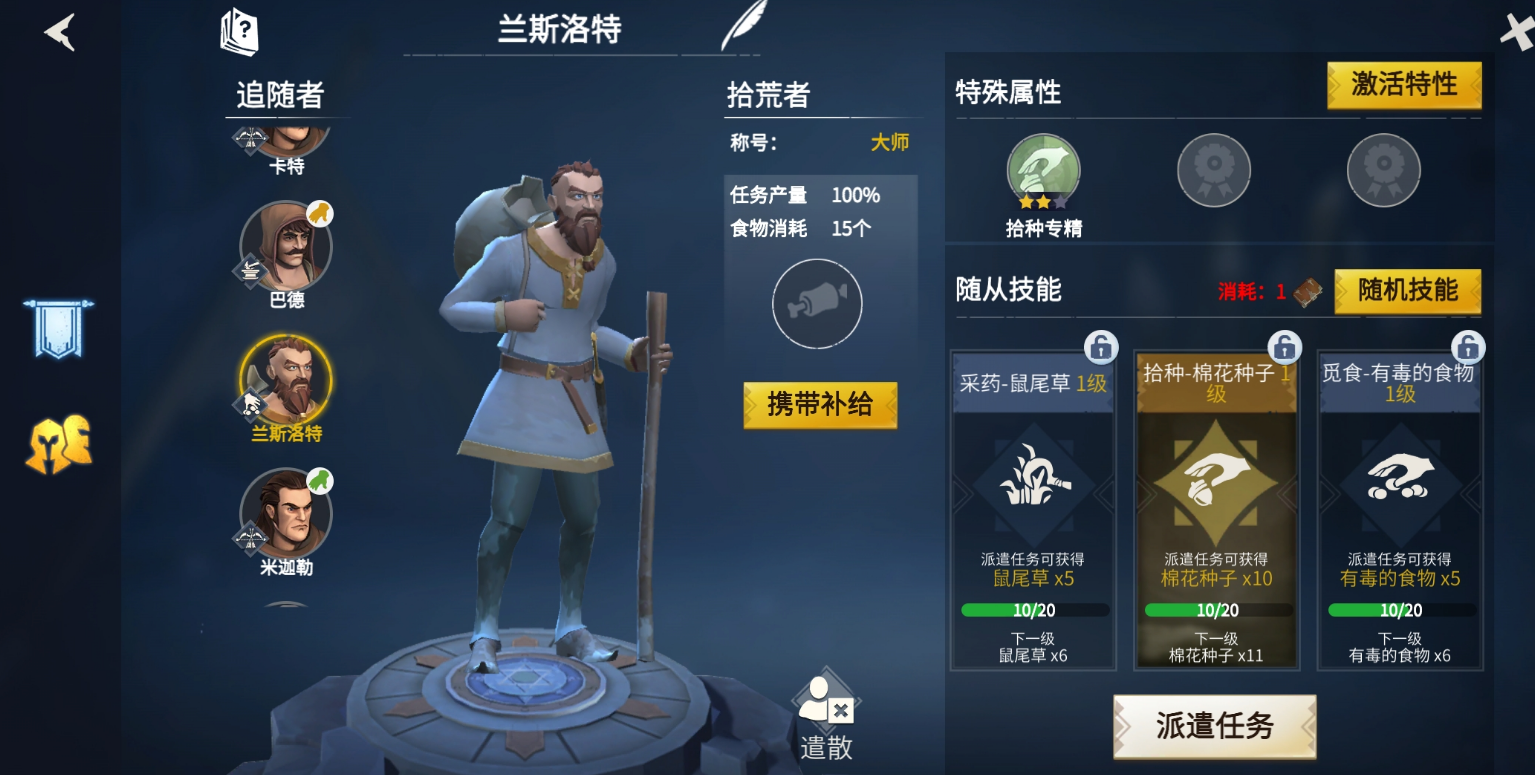
Task: Open the help card icon
Action: point(240,31)
